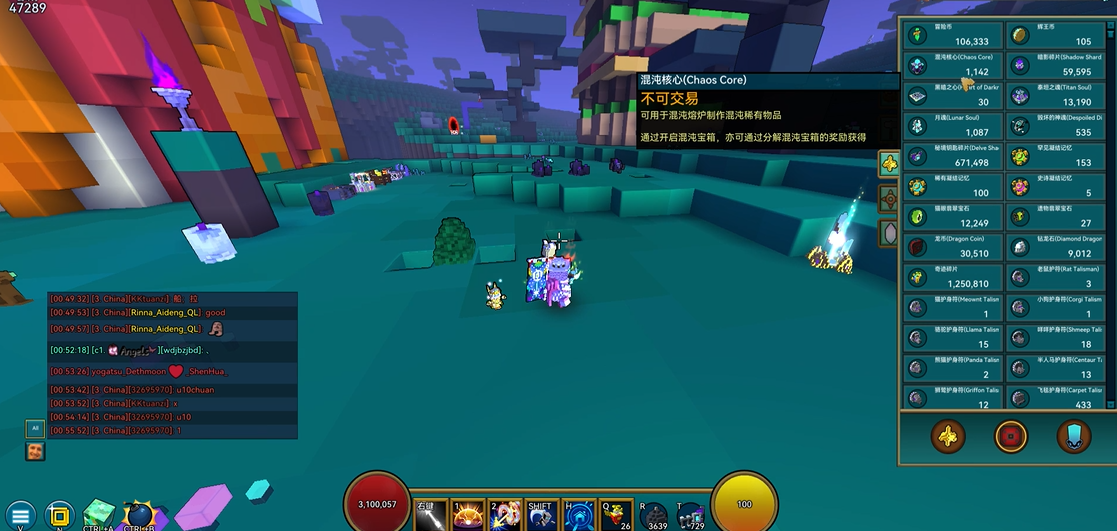Switch to the red round tab at panel bottom
1117x531 pixels.
pos(1010,437)
